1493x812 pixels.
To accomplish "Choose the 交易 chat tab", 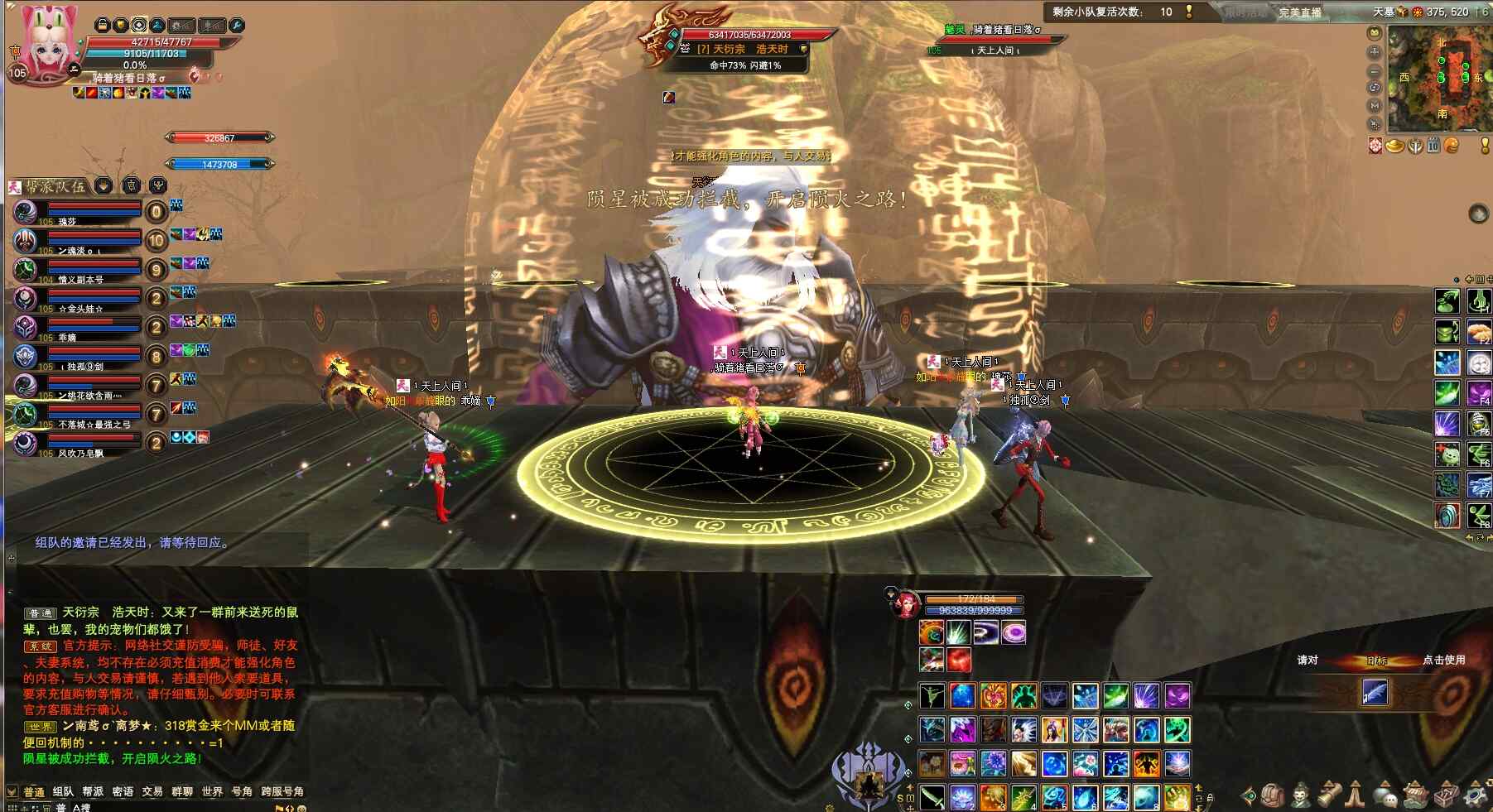I will [152, 792].
